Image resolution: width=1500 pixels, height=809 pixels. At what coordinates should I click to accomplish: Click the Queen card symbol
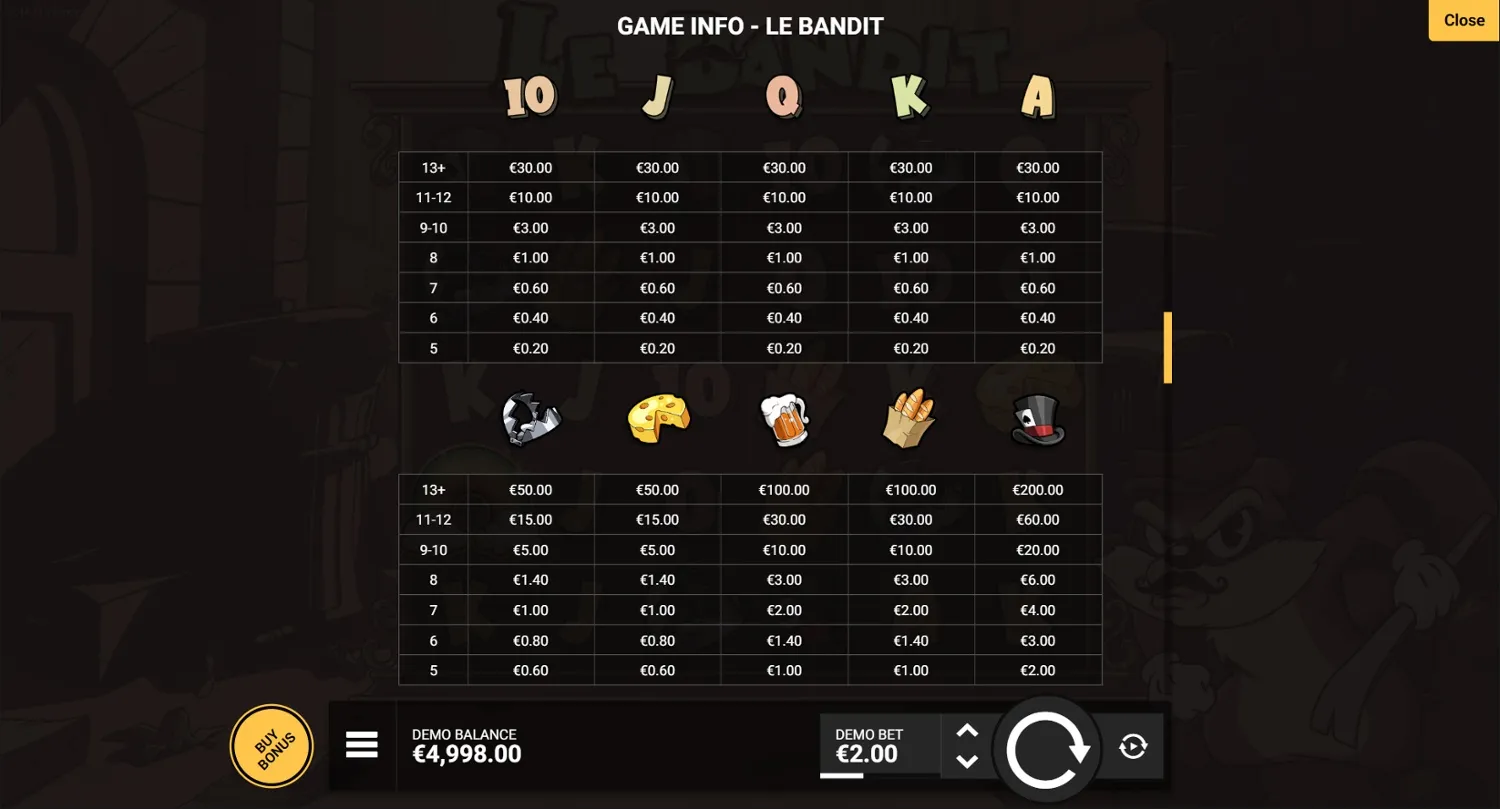[x=784, y=96]
